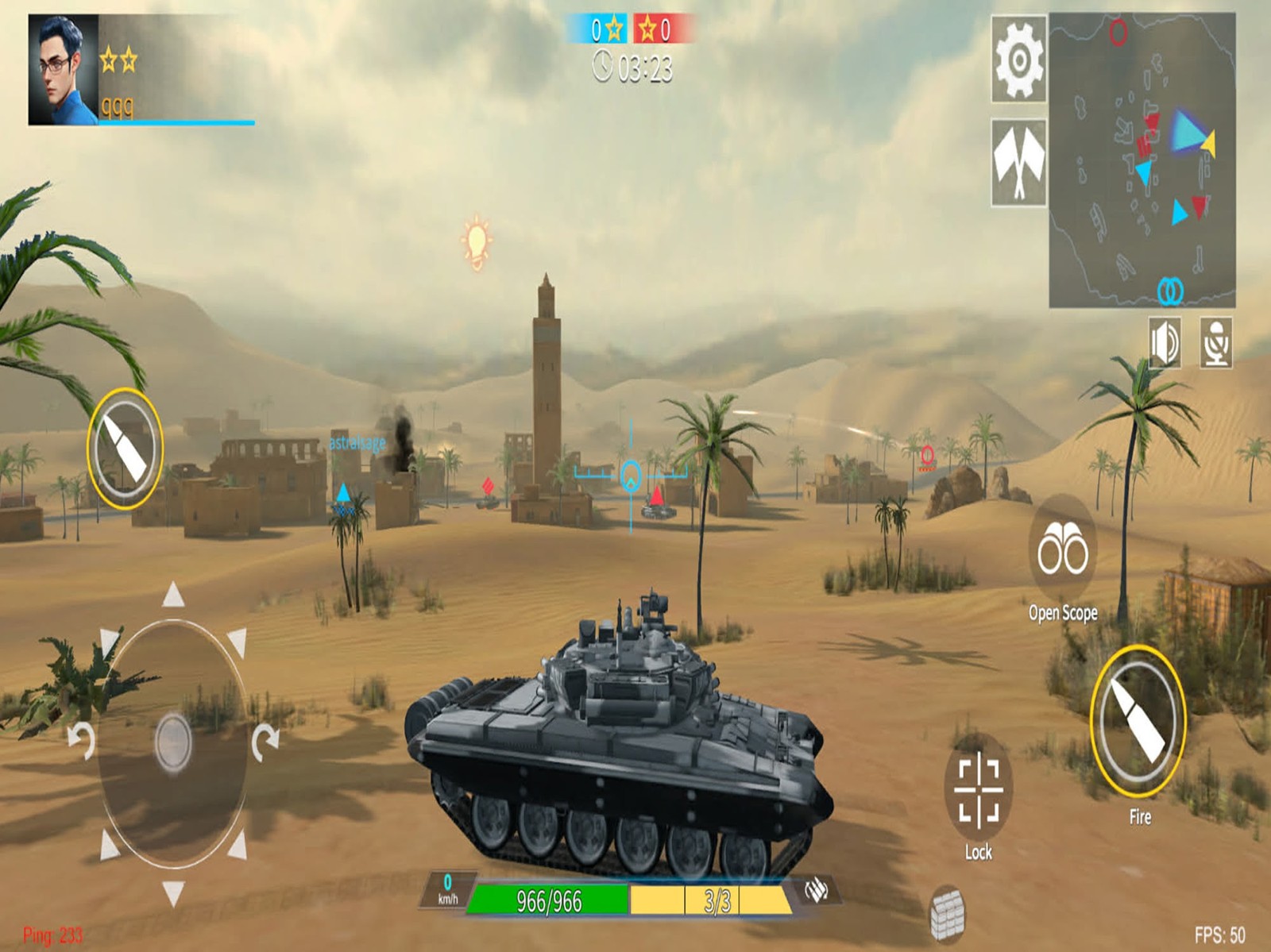View the player avatar portrait

tap(64, 70)
